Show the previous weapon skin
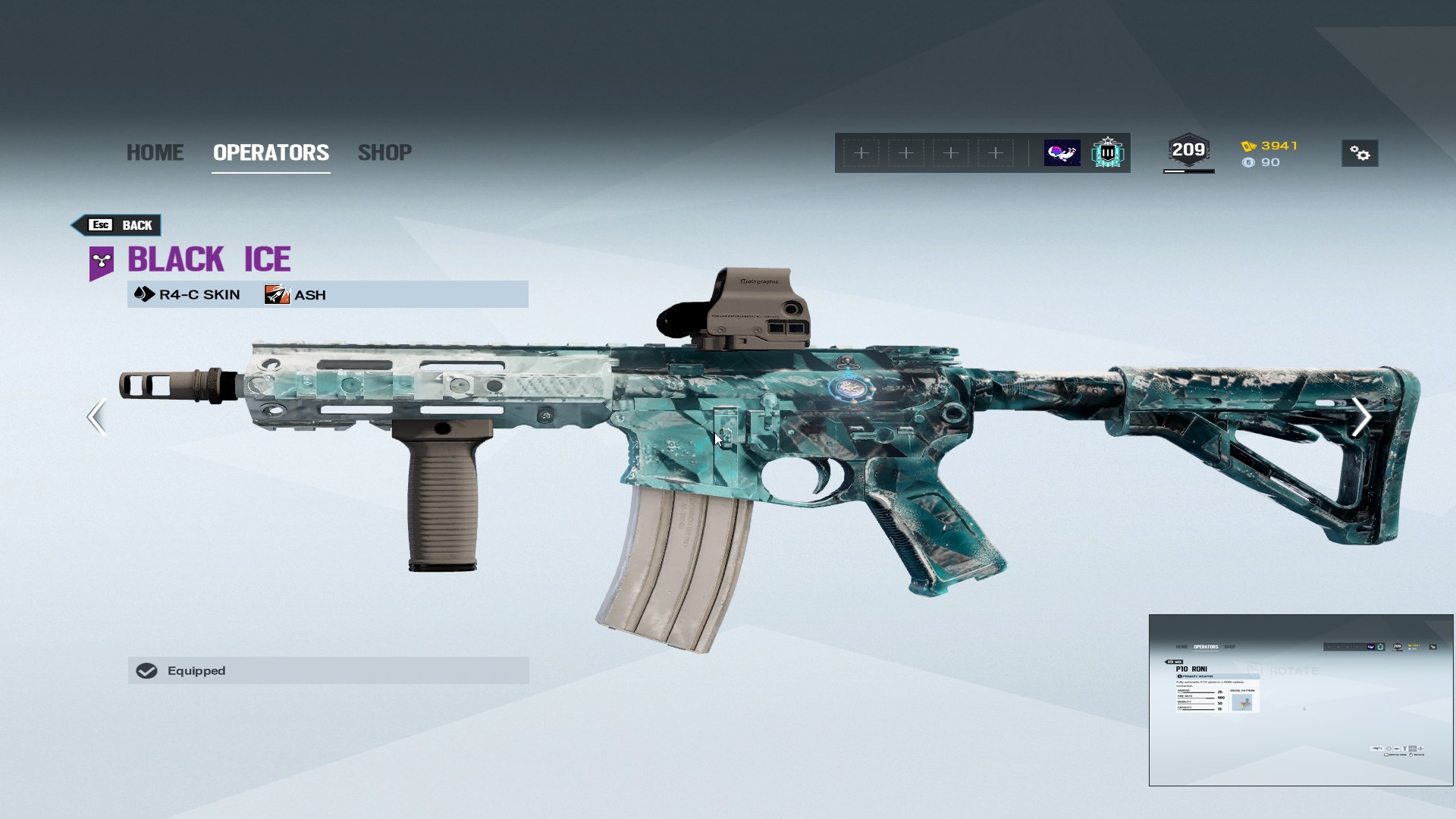 pyautogui.click(x=96, y=417)
